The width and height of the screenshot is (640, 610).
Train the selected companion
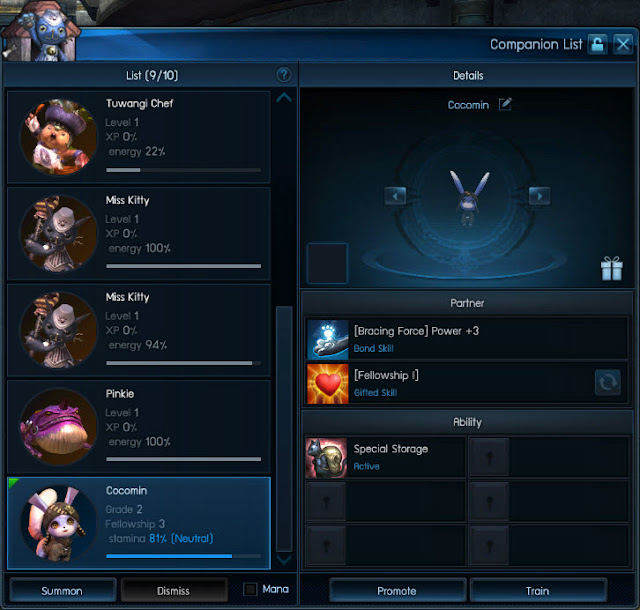(x=537, y=590)
